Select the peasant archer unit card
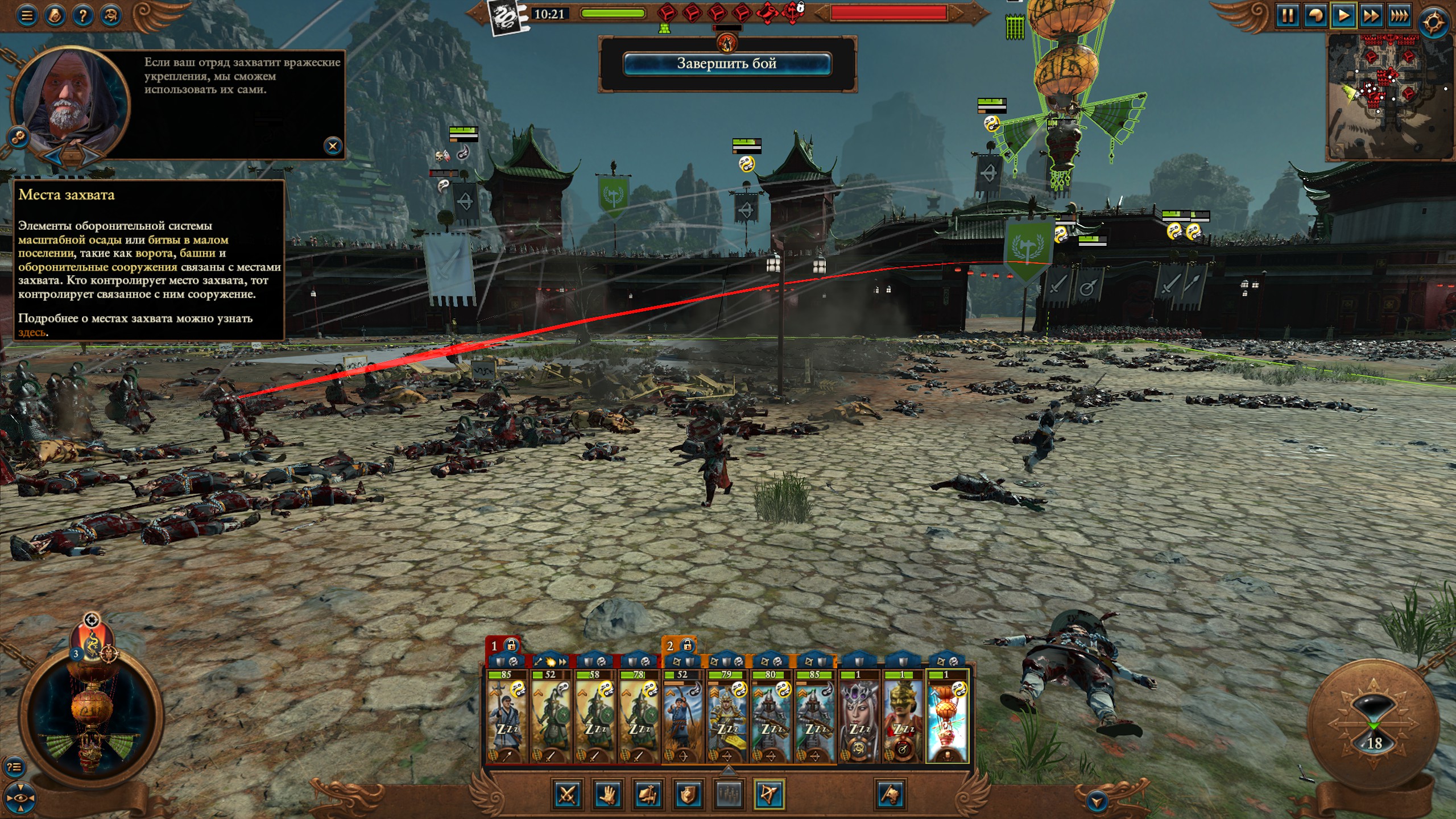This screenshot has width=1456, height=819. pyautogui.click(x=682, y=717)
